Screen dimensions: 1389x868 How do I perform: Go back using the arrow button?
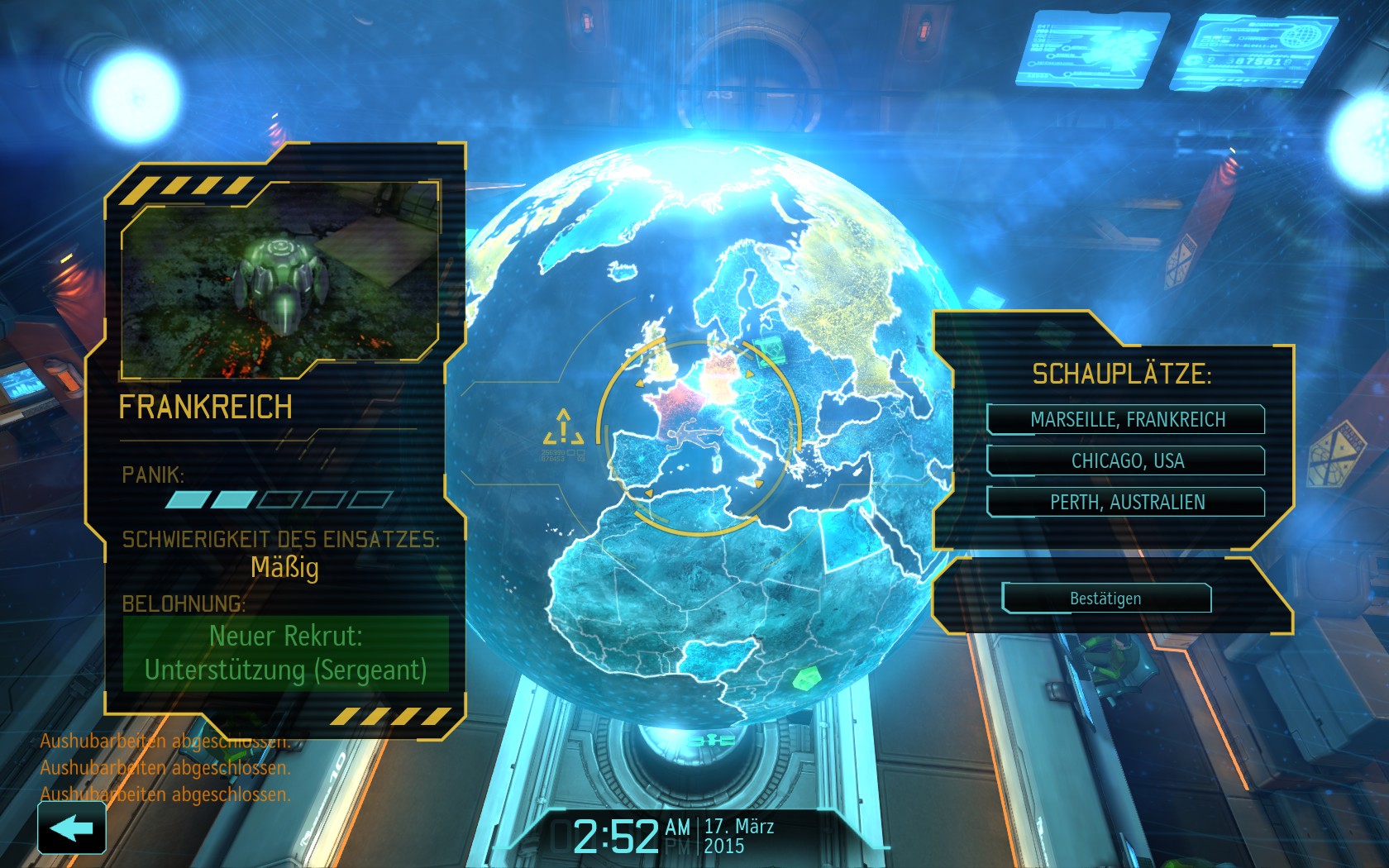[x=72, y=827]
